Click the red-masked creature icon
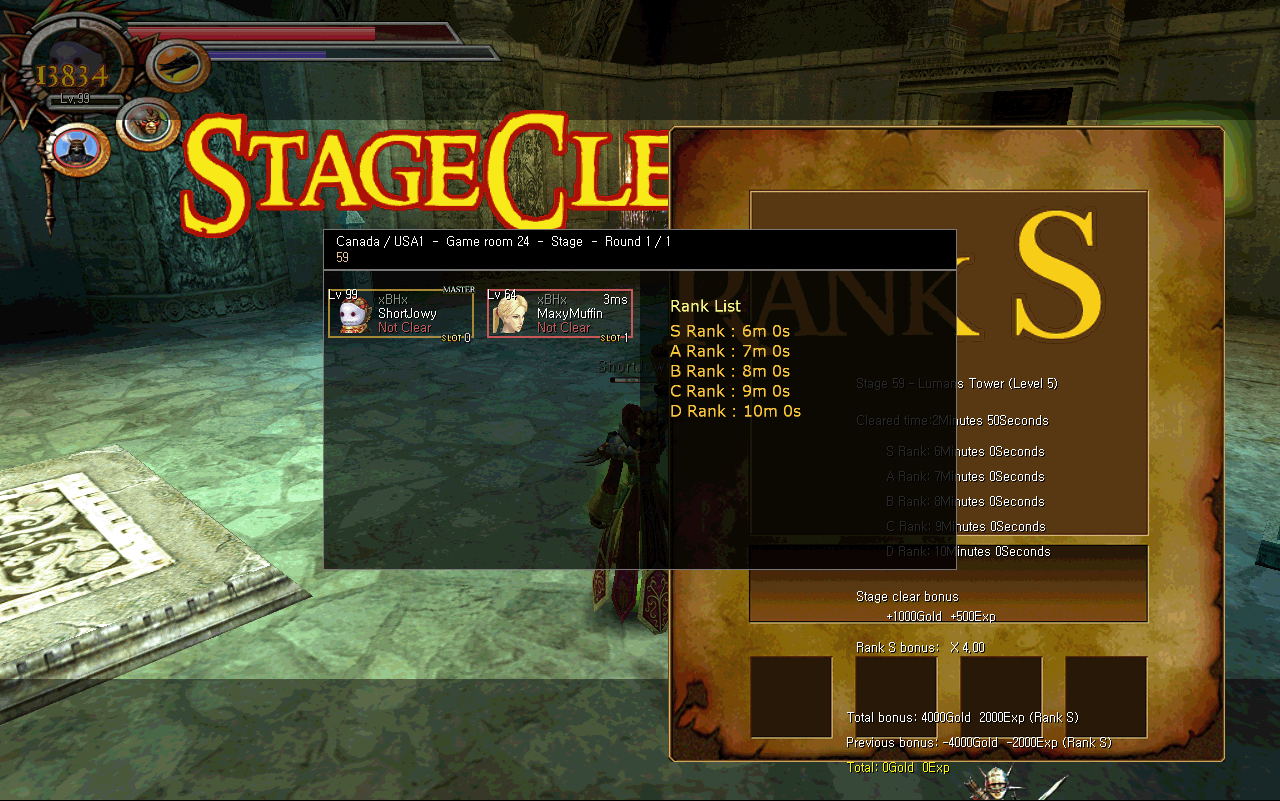Image resolution: width=1280 pixels, height=801 pixels. tap(147, 124)
